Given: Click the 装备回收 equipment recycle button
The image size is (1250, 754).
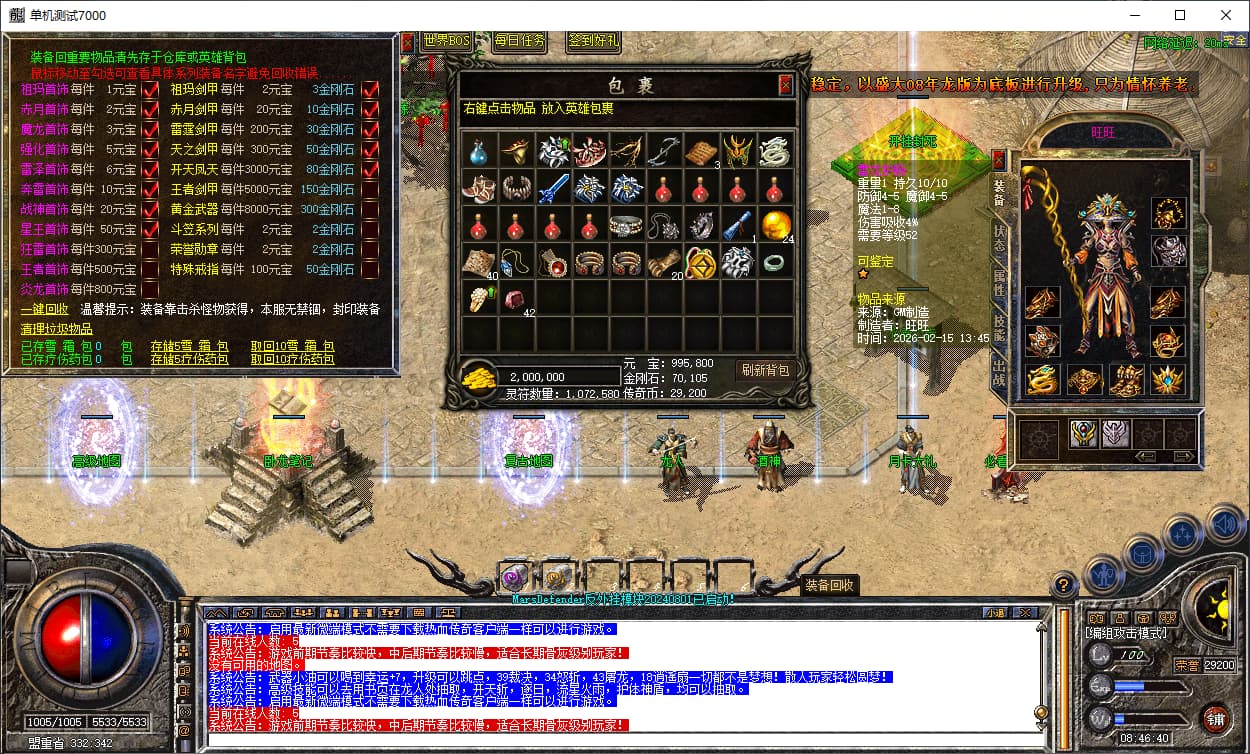Looking at the screenshot, I should pos(829,586).
